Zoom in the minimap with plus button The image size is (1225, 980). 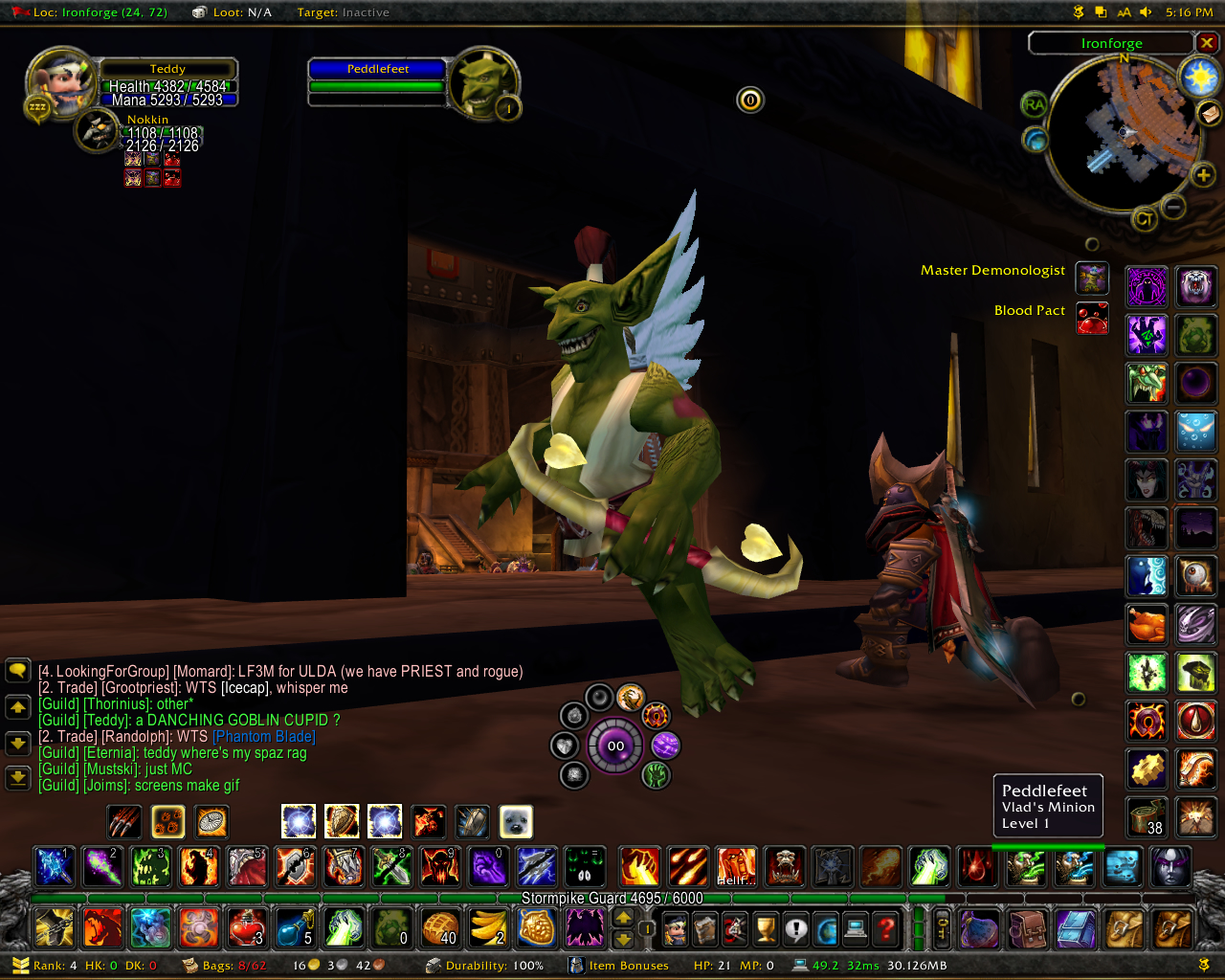coord(1203,175)
